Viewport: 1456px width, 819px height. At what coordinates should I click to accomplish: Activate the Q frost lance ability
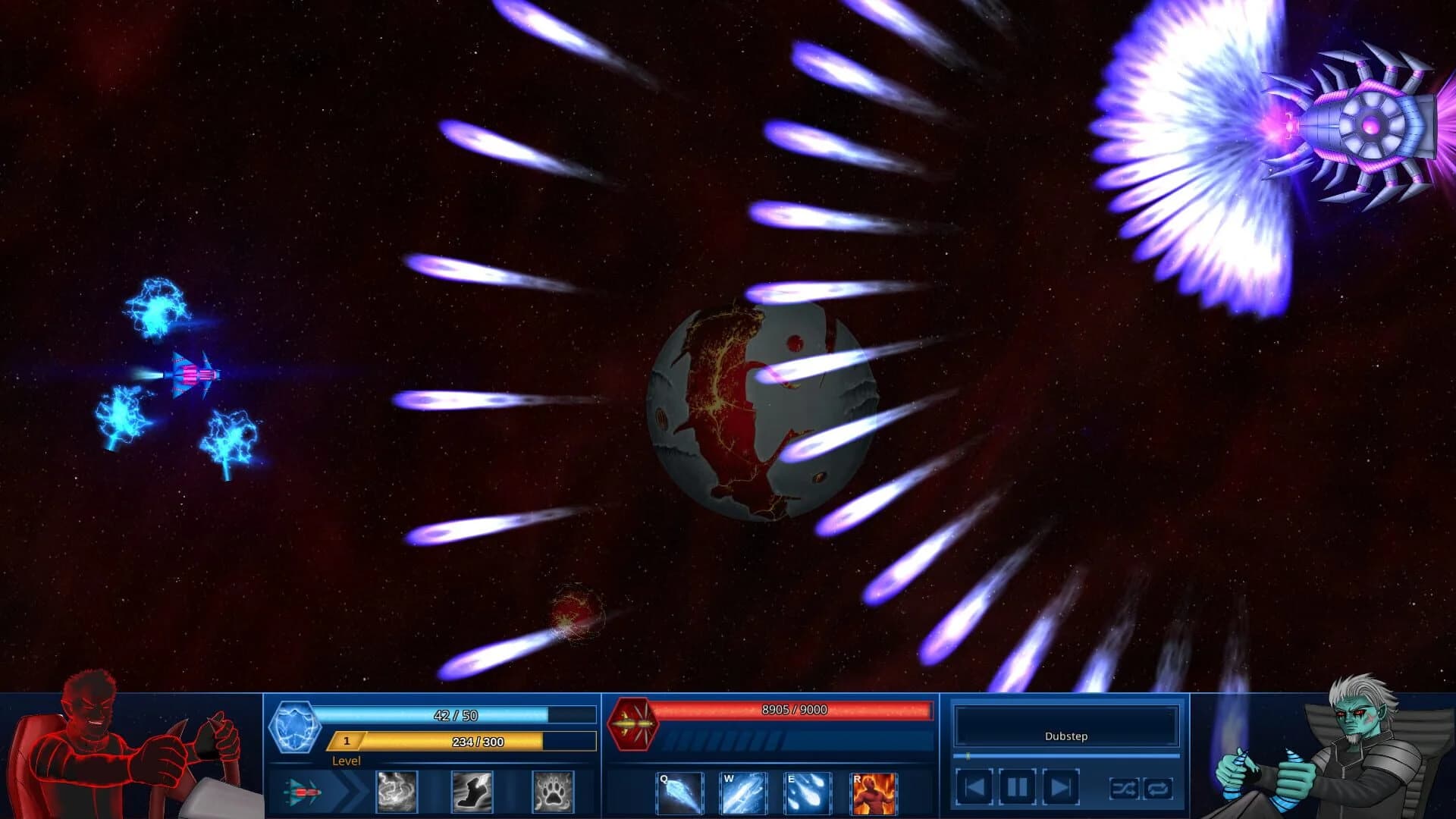(x=681, y=792)
